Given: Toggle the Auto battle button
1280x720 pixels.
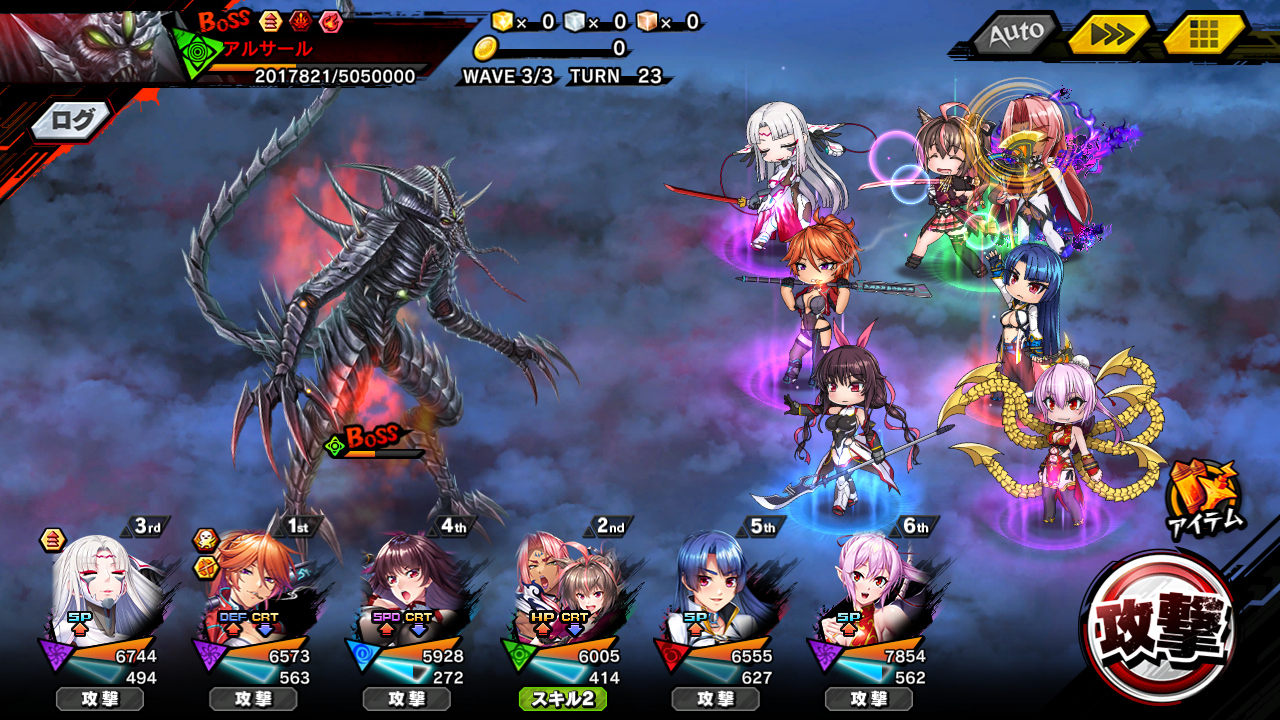Looking at the screenshot, I should [1015, 34].
